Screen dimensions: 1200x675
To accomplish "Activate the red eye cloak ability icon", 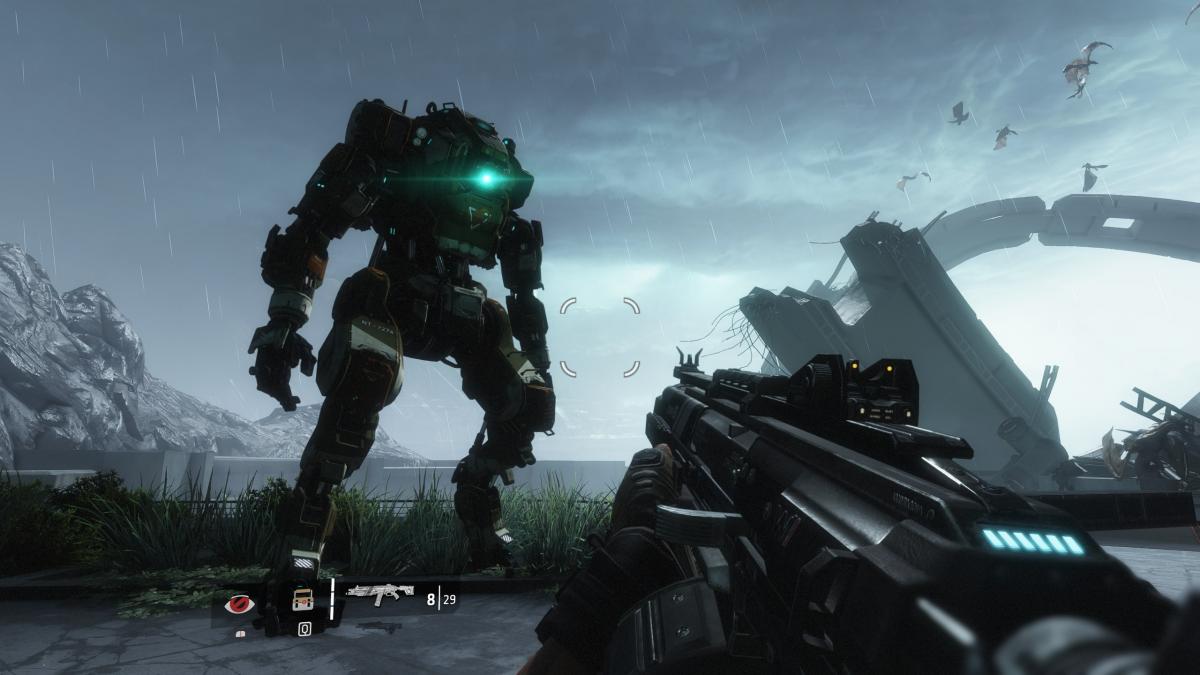I will tap(240, 603).
